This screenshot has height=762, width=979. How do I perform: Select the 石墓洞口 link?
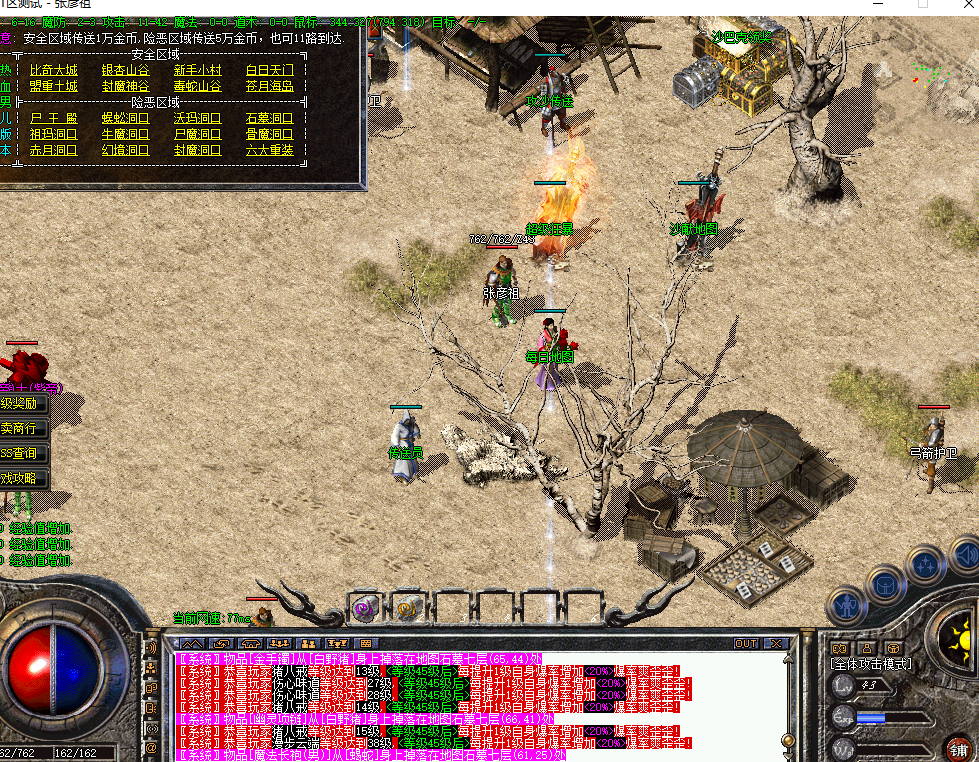tap(269, 118)
